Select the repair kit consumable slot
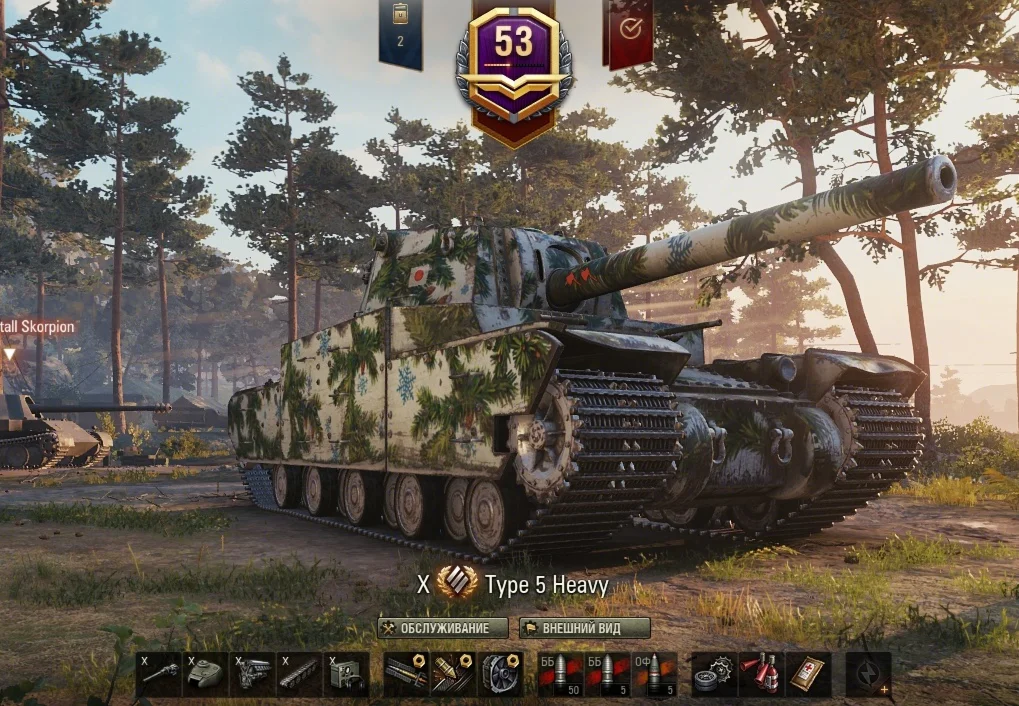1019x706 pixels. 714,674
